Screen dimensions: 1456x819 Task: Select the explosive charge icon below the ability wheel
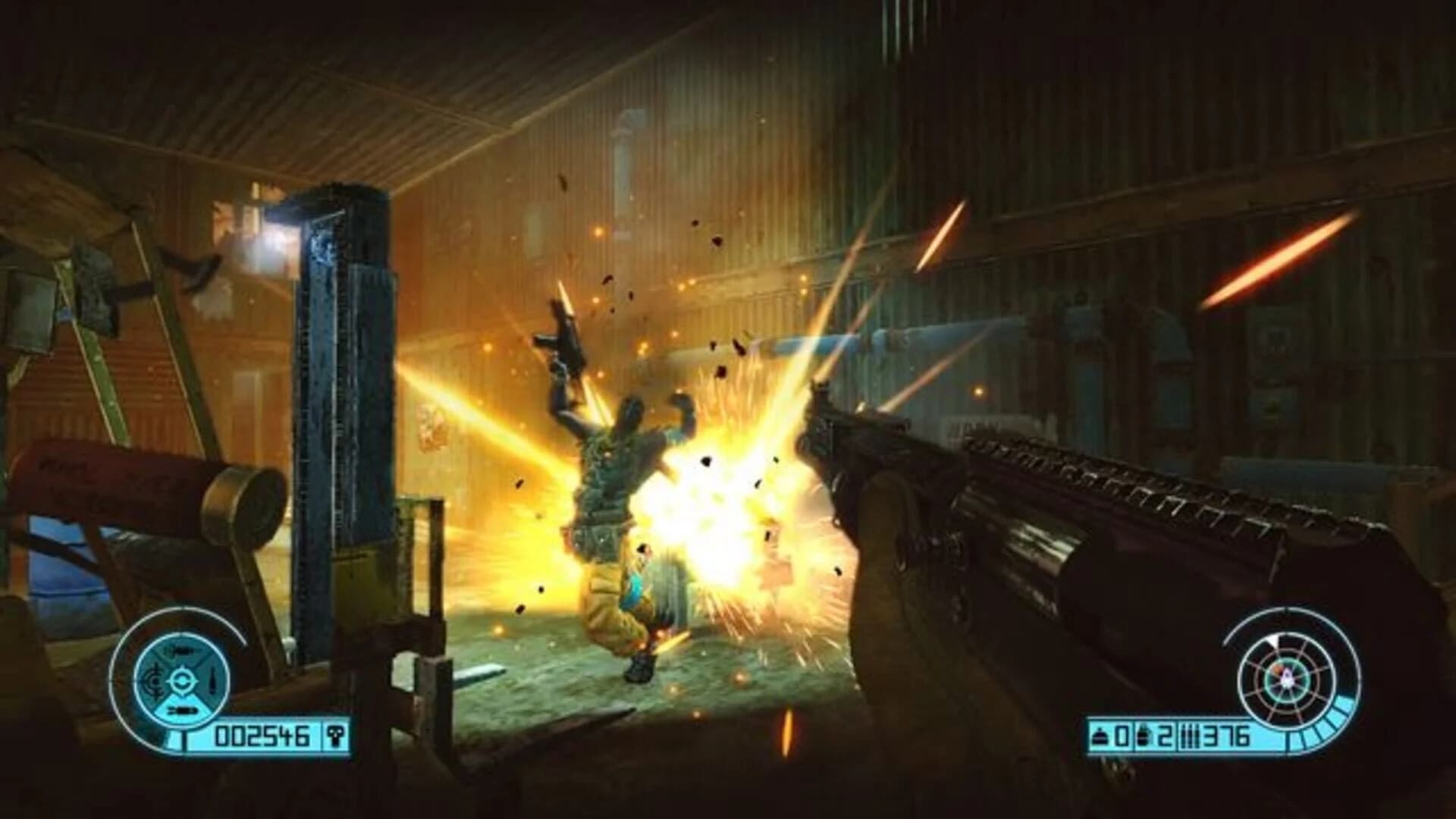[x=182, y=711]
